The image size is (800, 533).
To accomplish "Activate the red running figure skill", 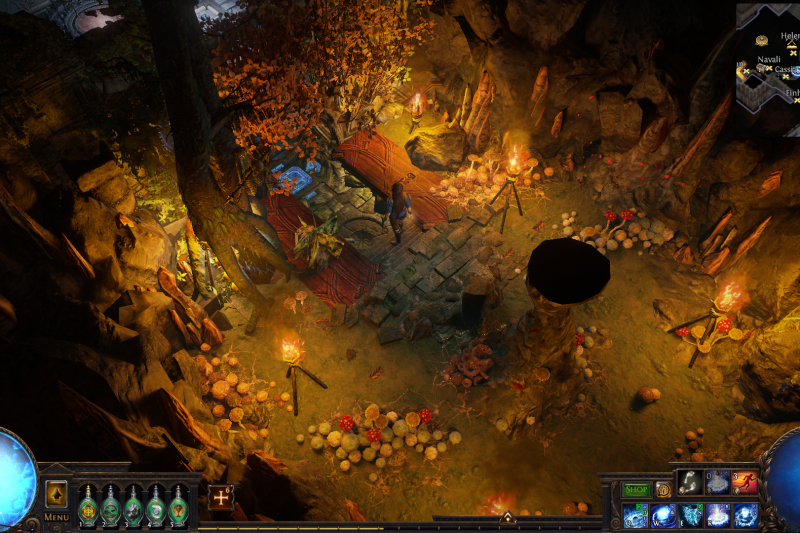I will point(745,482).
